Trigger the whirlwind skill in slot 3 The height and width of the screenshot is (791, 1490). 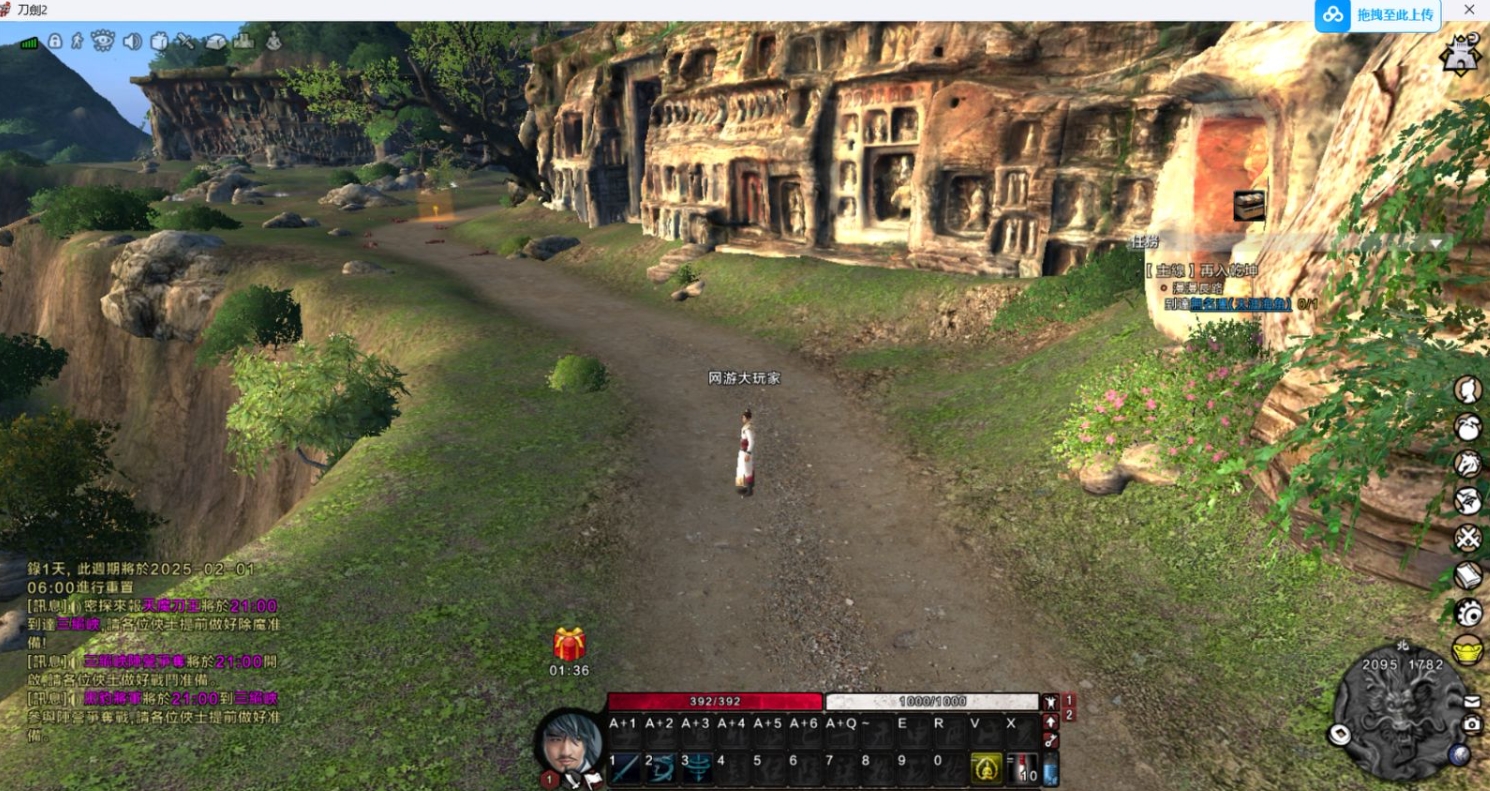[x=697, y=768]
